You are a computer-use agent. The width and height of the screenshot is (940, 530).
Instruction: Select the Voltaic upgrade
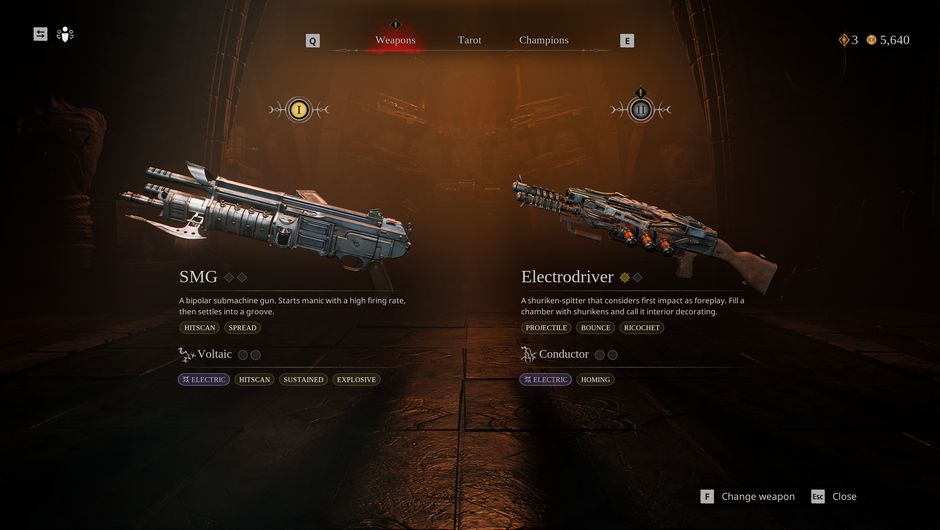[x=214, y=354]
